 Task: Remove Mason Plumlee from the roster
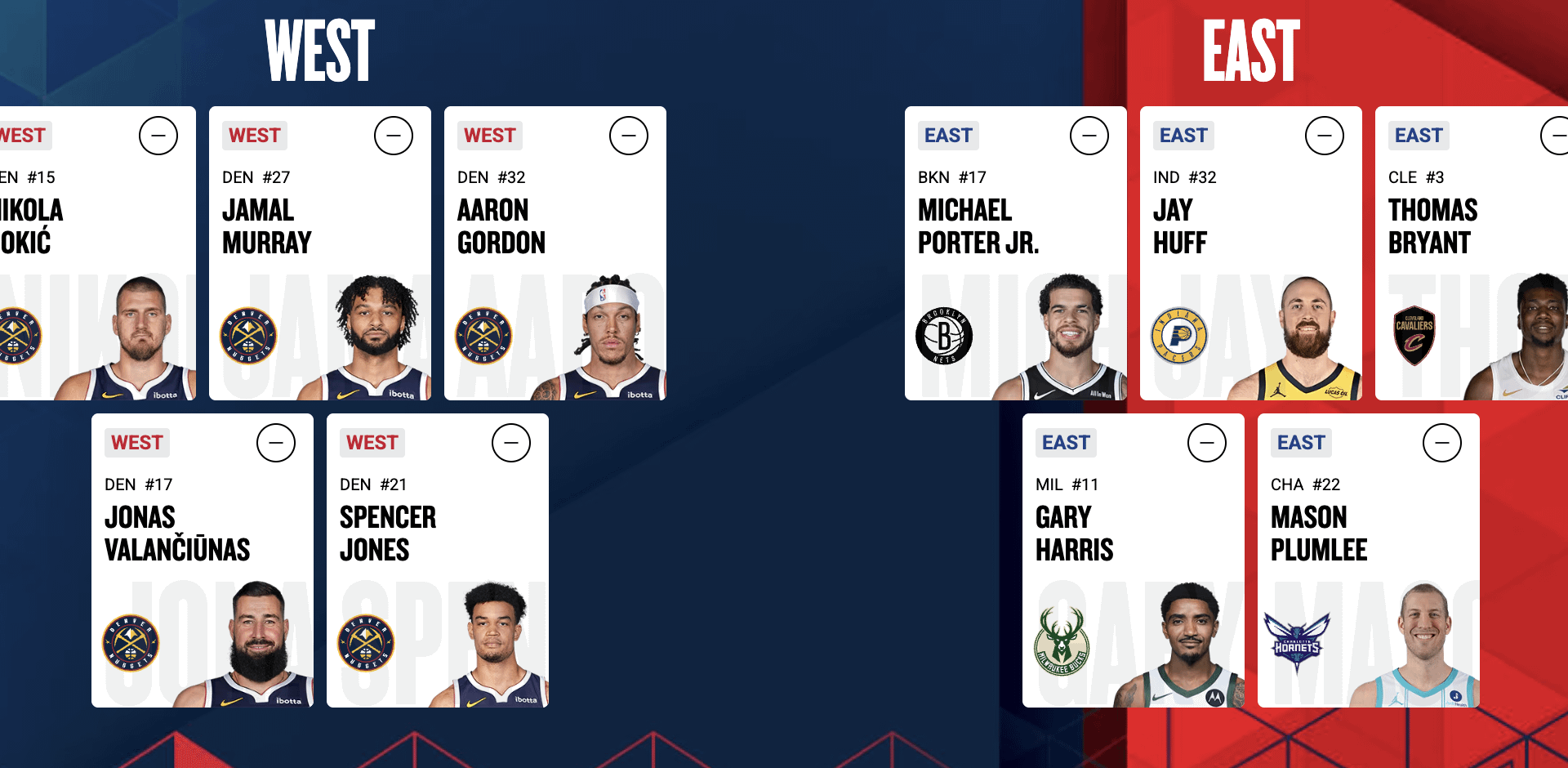pos(1444,443)
